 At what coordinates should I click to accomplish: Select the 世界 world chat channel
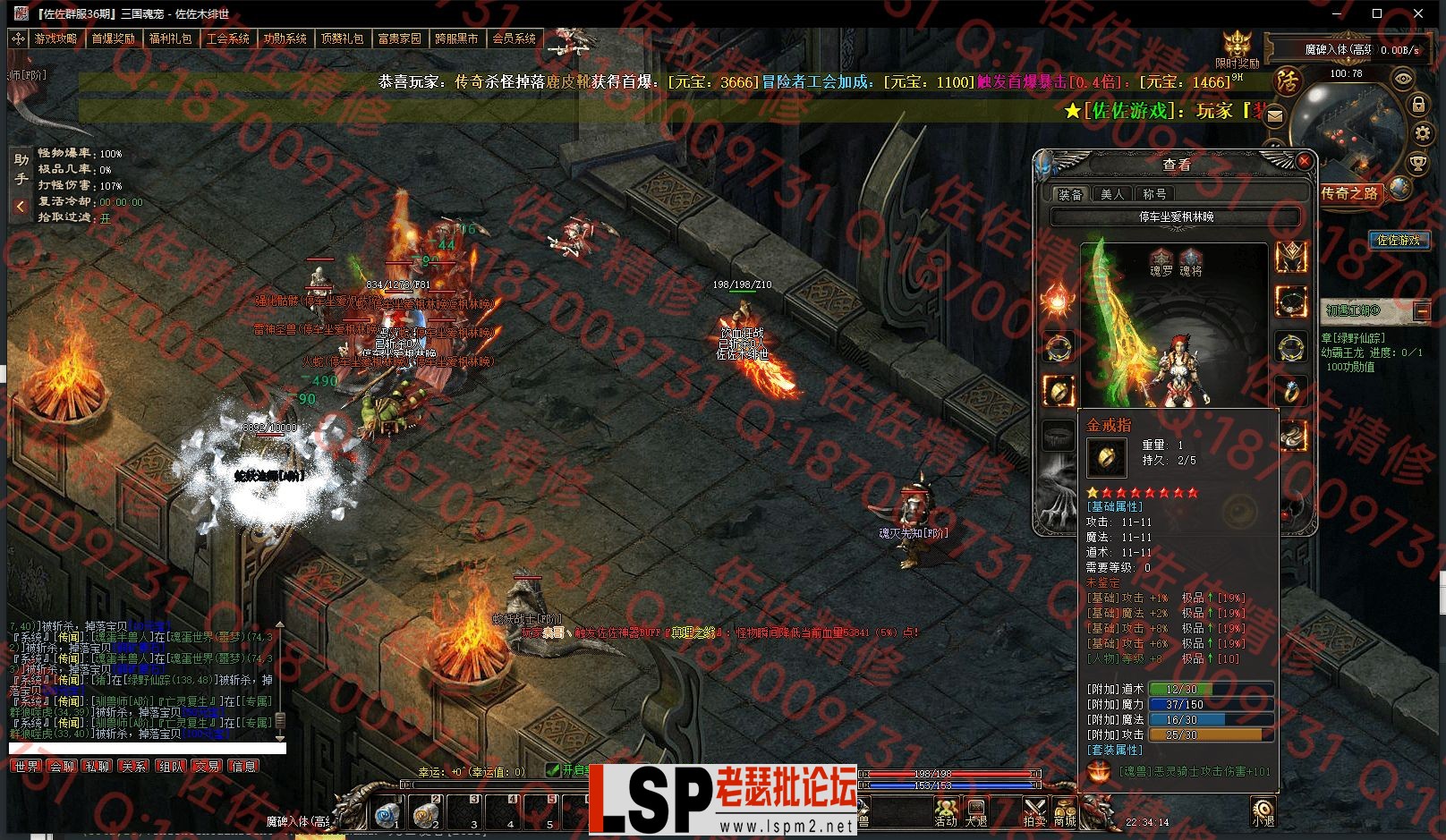pyautogui.click(x=26, y=767)
